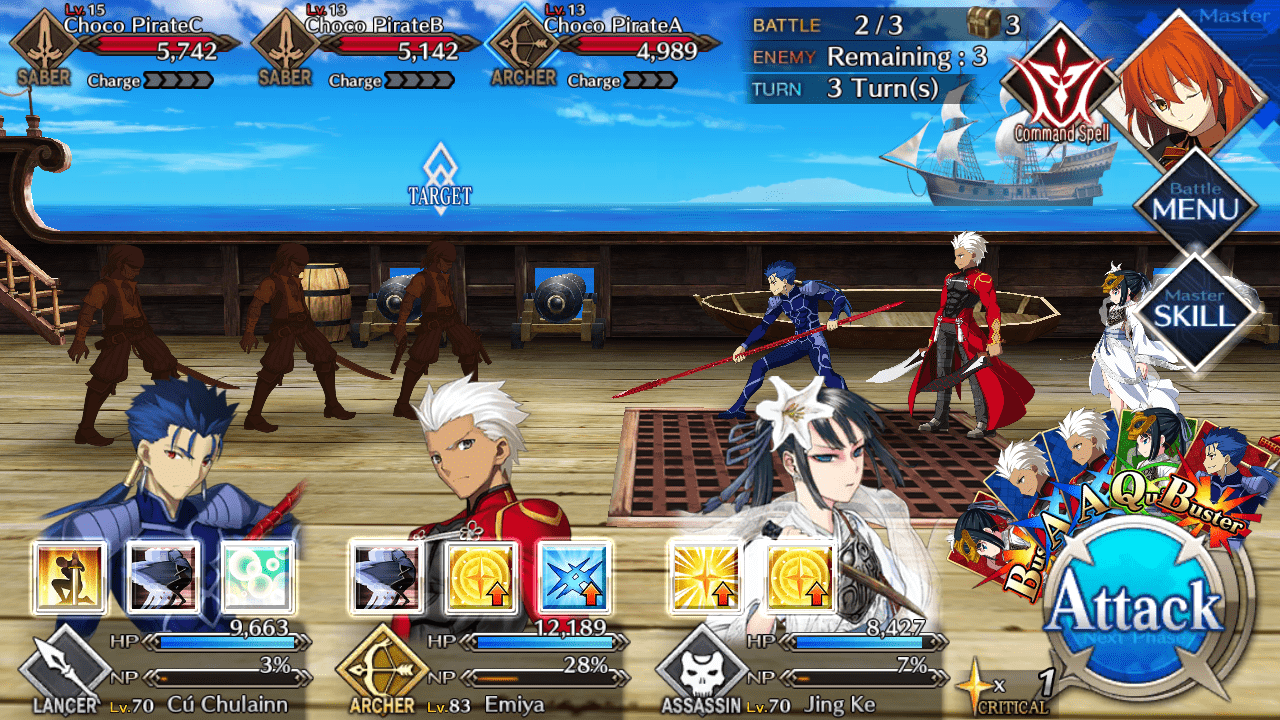1280x720 pixels.
Task: Activate Emiya's blue magic burst skill
Action: click(575, 576)
